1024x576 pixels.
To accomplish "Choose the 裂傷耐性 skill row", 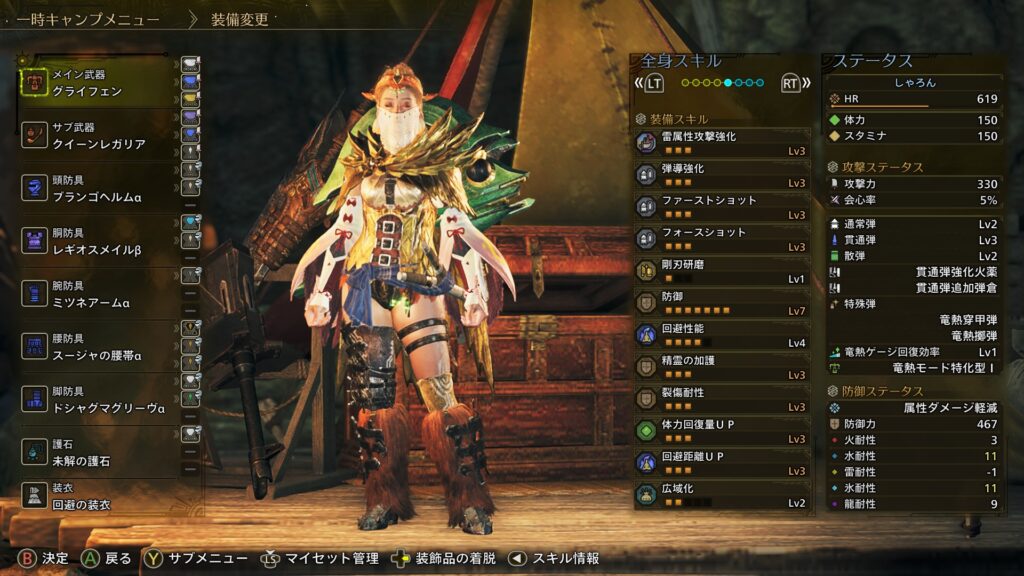I will [722, 399].
